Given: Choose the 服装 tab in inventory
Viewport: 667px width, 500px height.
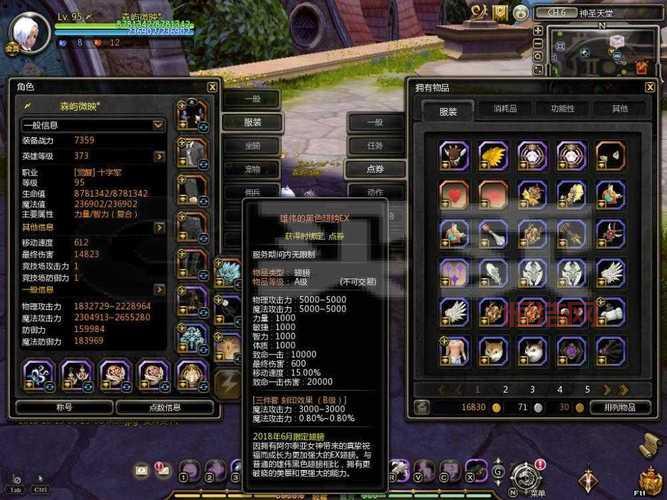Looking at the screenshot, I should click(447, 110).
